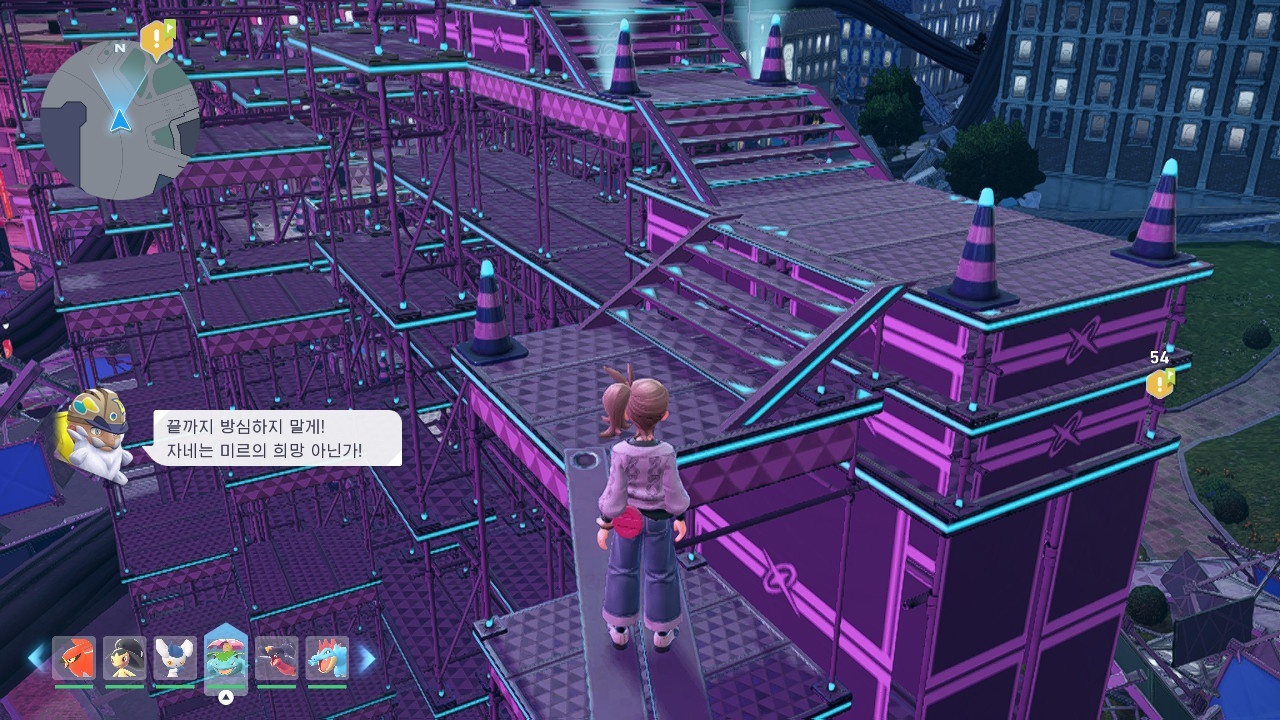Click the left arrow beside the party bar

click(36, 658)
